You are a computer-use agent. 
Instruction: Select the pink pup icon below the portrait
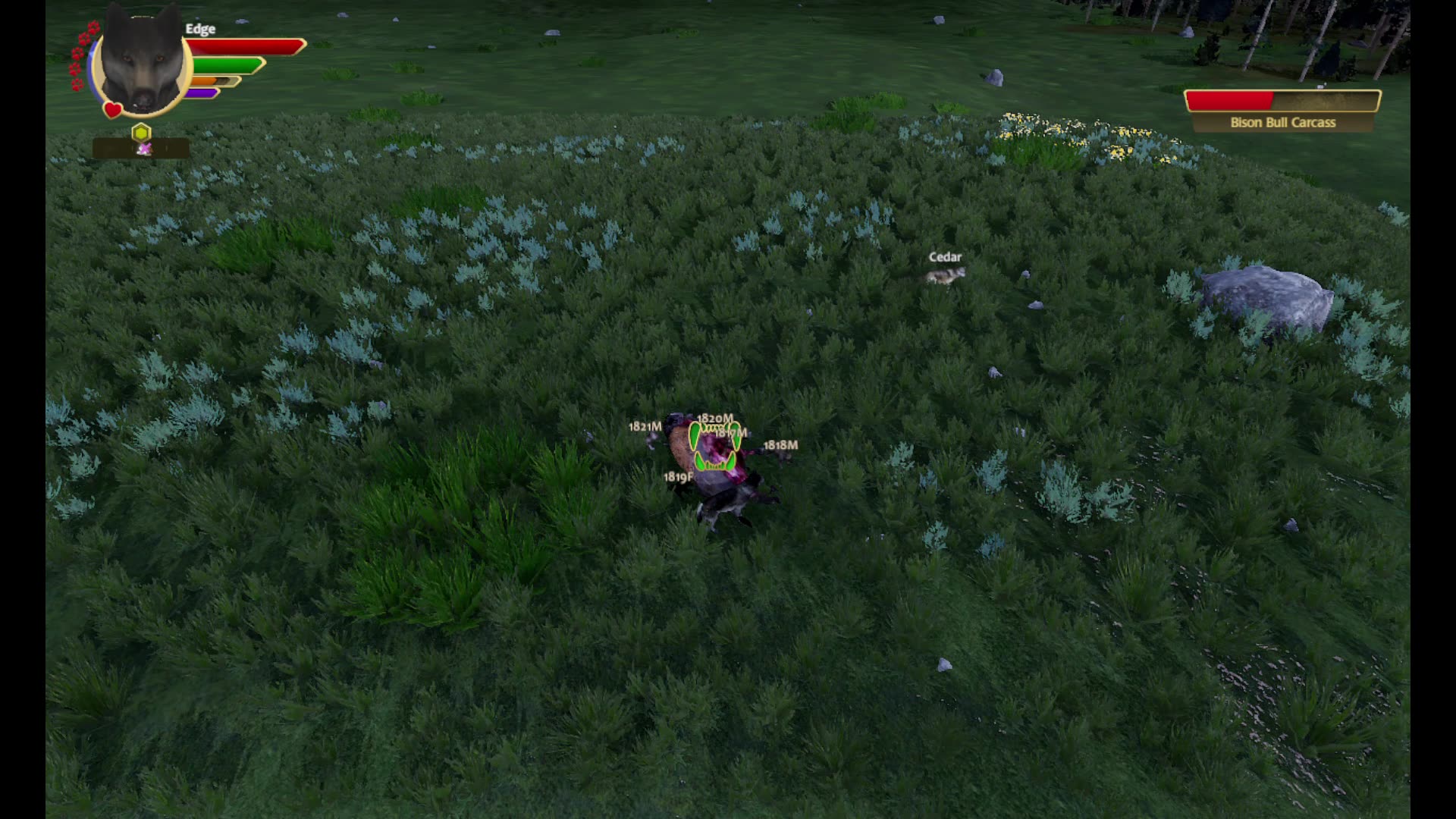tap(144, 148)
